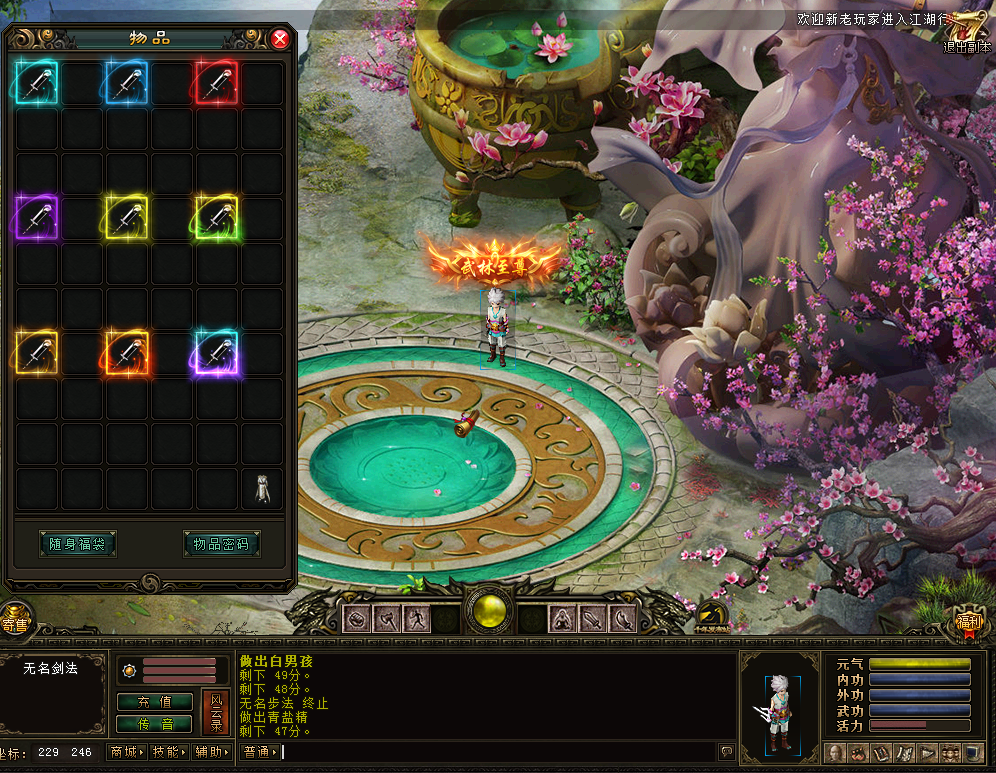Click the 传音 message button
The image size is (996, 773).
coord(155,723)
